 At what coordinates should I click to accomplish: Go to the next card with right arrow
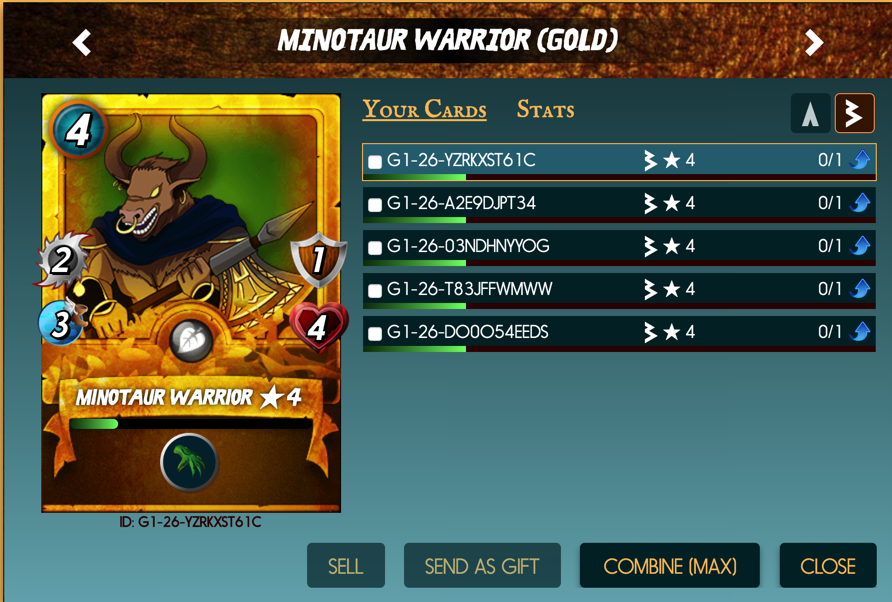(x=814, y=42)
